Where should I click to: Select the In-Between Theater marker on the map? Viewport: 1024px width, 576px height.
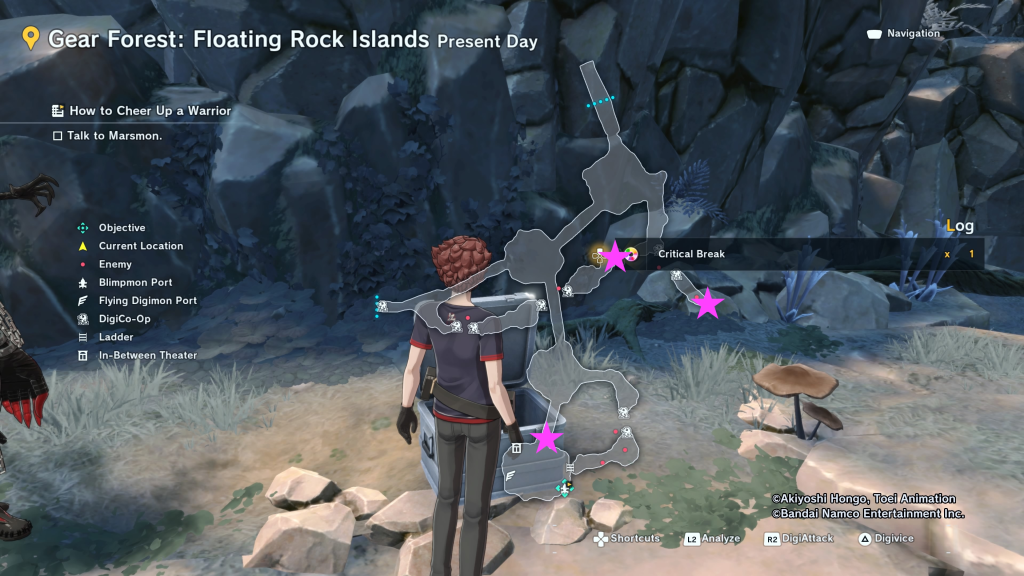pyautogui.click(x=516, y=449)
